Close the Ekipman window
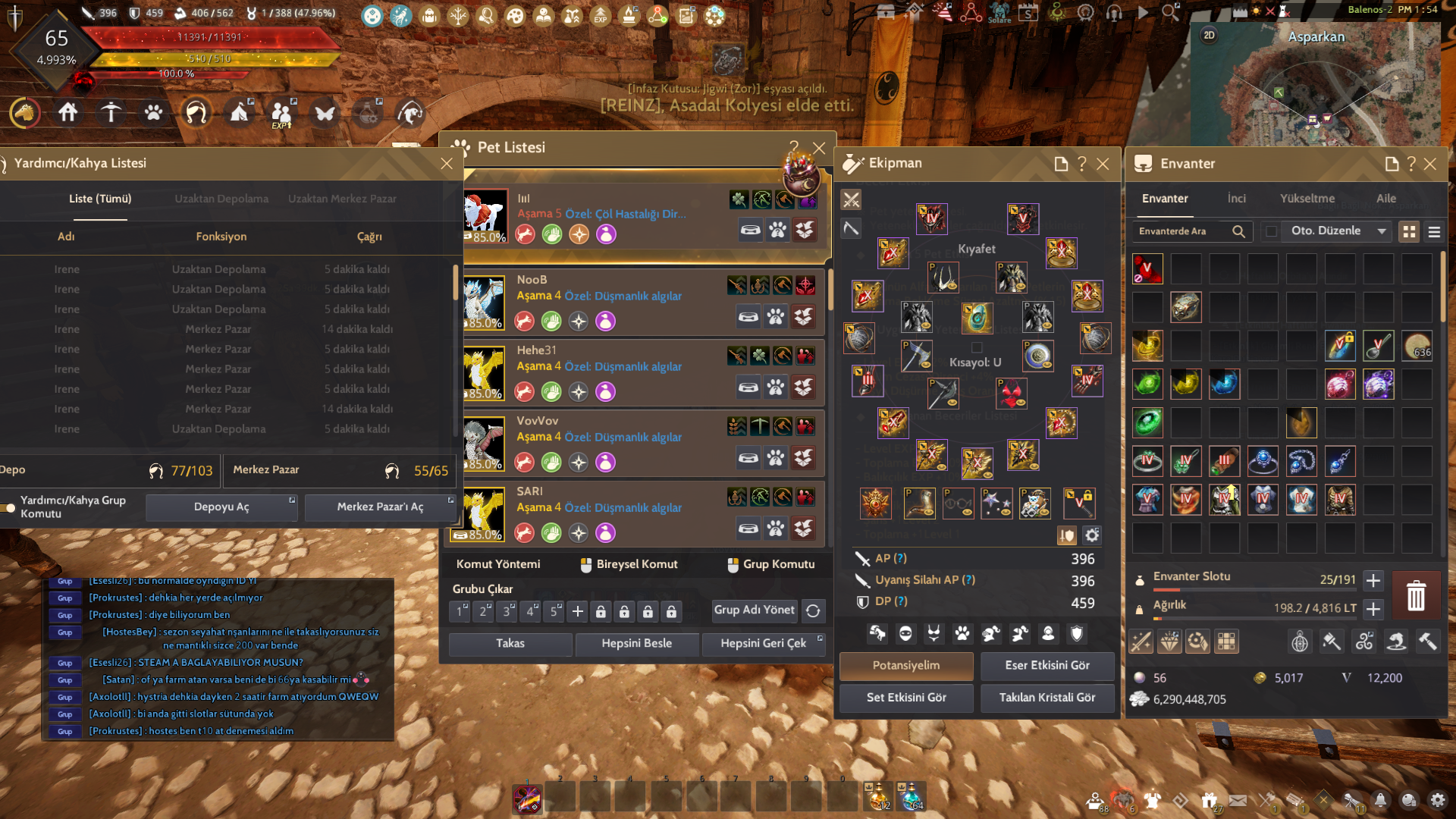Screen dimensions: 1456x819 click(x=1103, y=164)
